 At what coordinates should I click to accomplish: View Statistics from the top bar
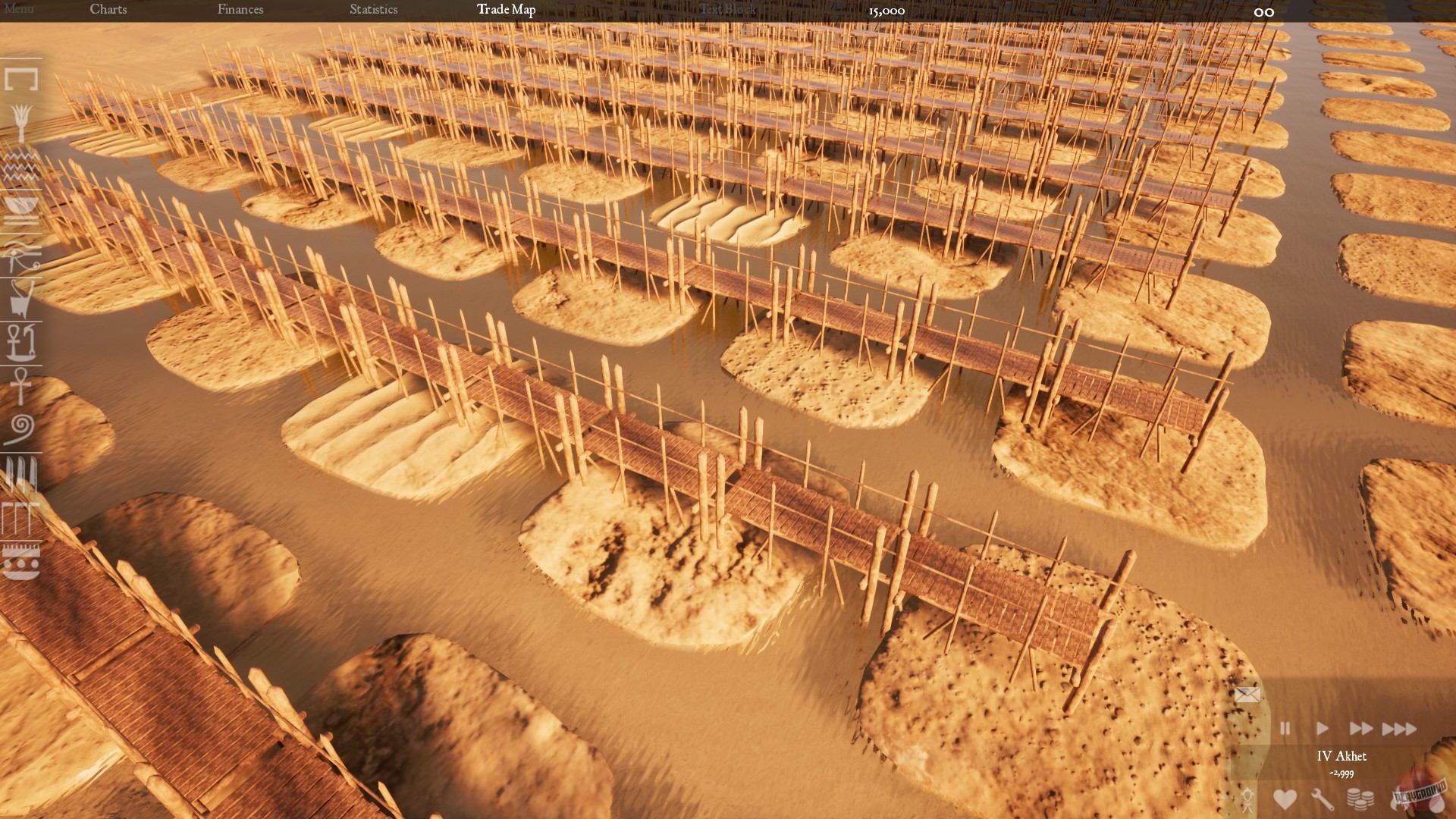(373, 10)
